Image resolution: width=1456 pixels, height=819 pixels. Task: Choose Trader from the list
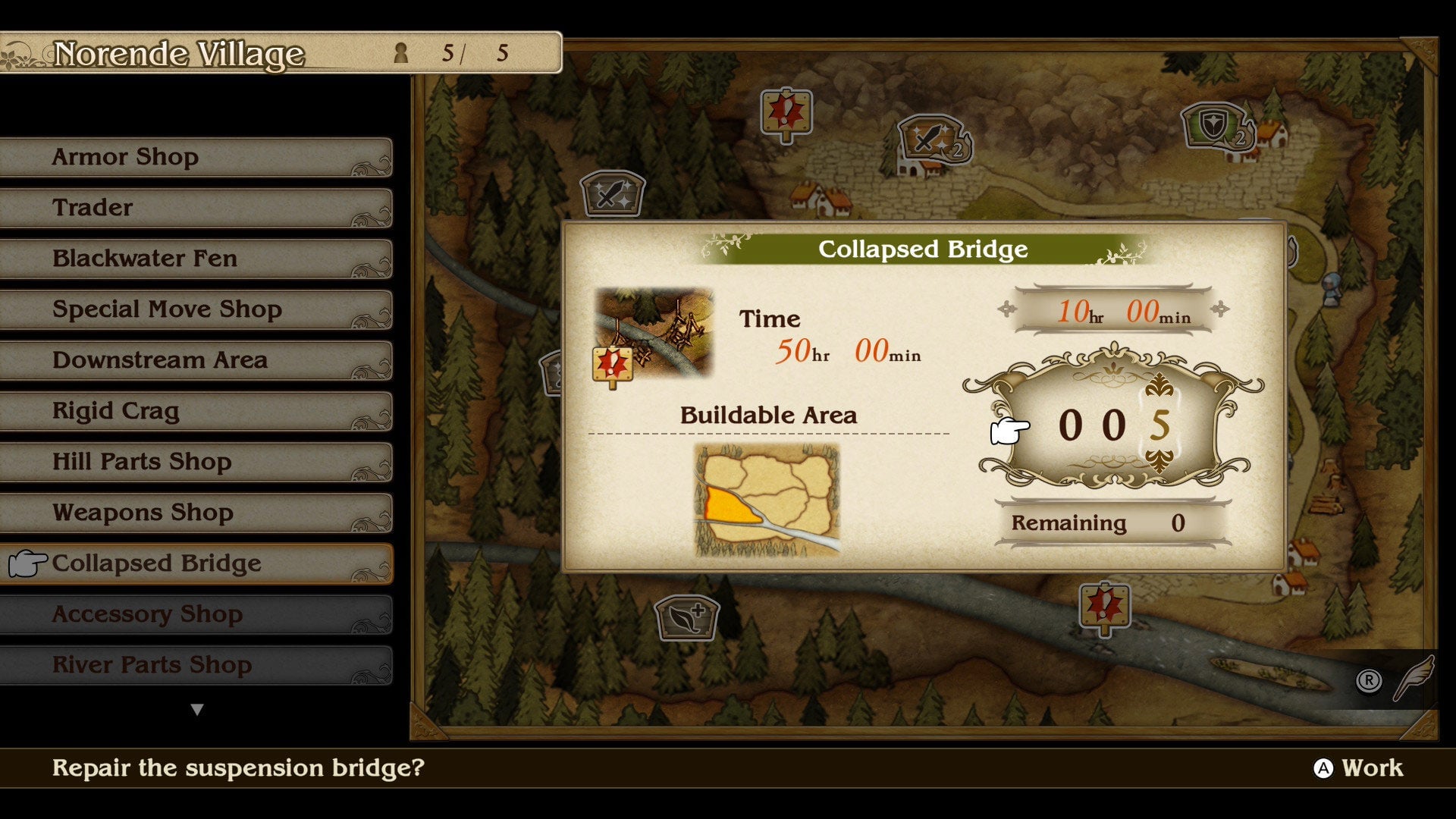click(x=196, y=208)
